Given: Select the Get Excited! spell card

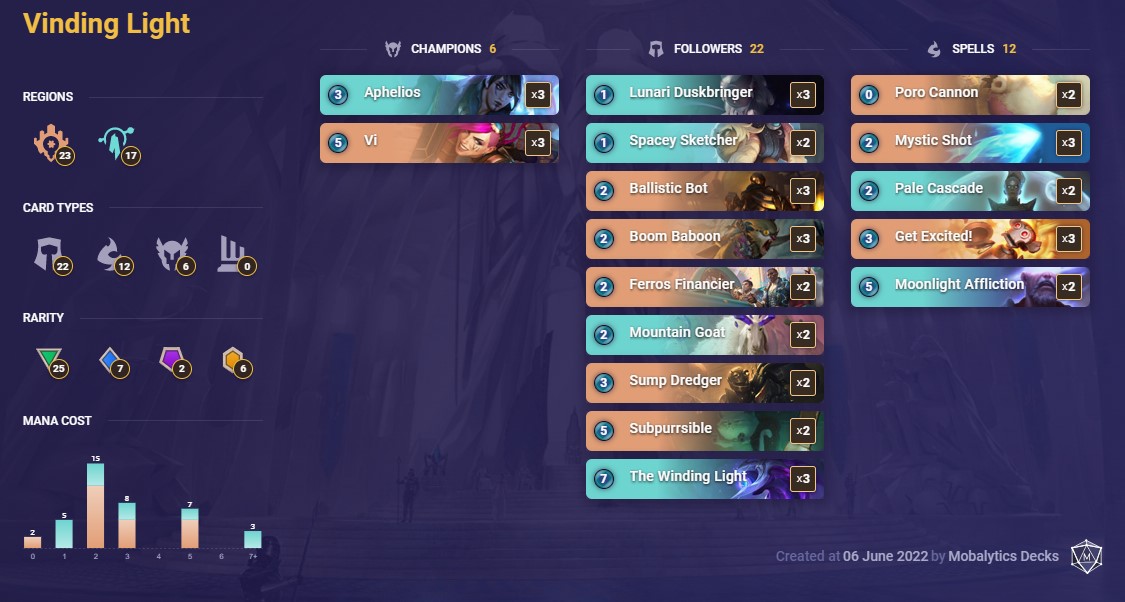Looking at the screenshot, I should tap(969, 239).
